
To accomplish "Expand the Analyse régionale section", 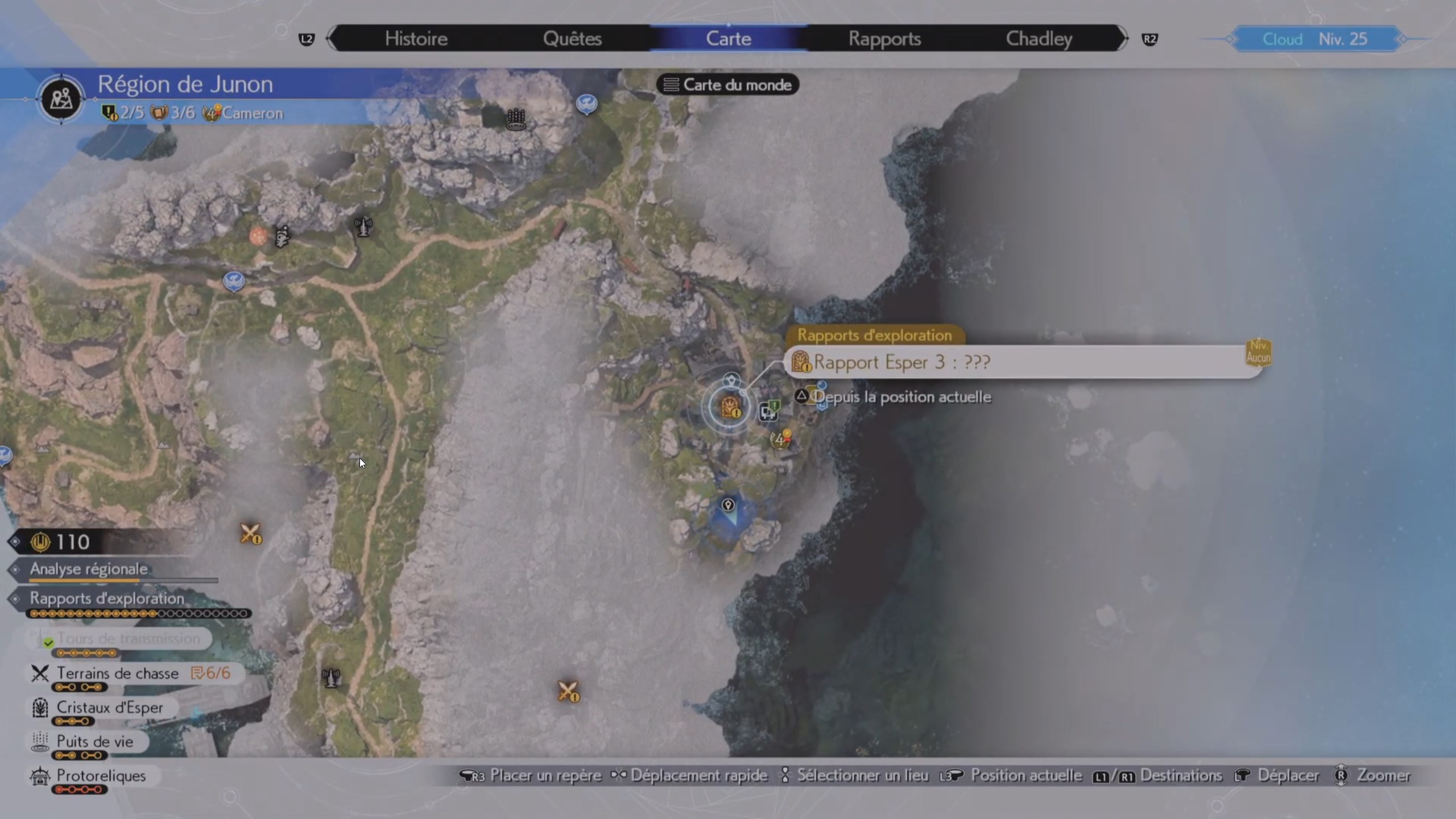I will coord(88,570).
